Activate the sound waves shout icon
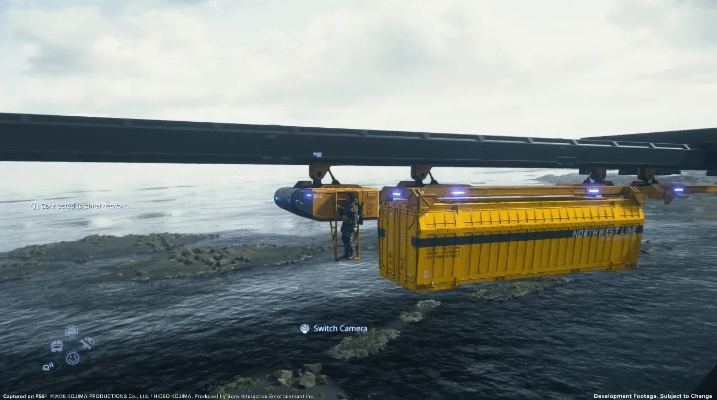Viewport: 717px width, 400px height. pos(48,367)
